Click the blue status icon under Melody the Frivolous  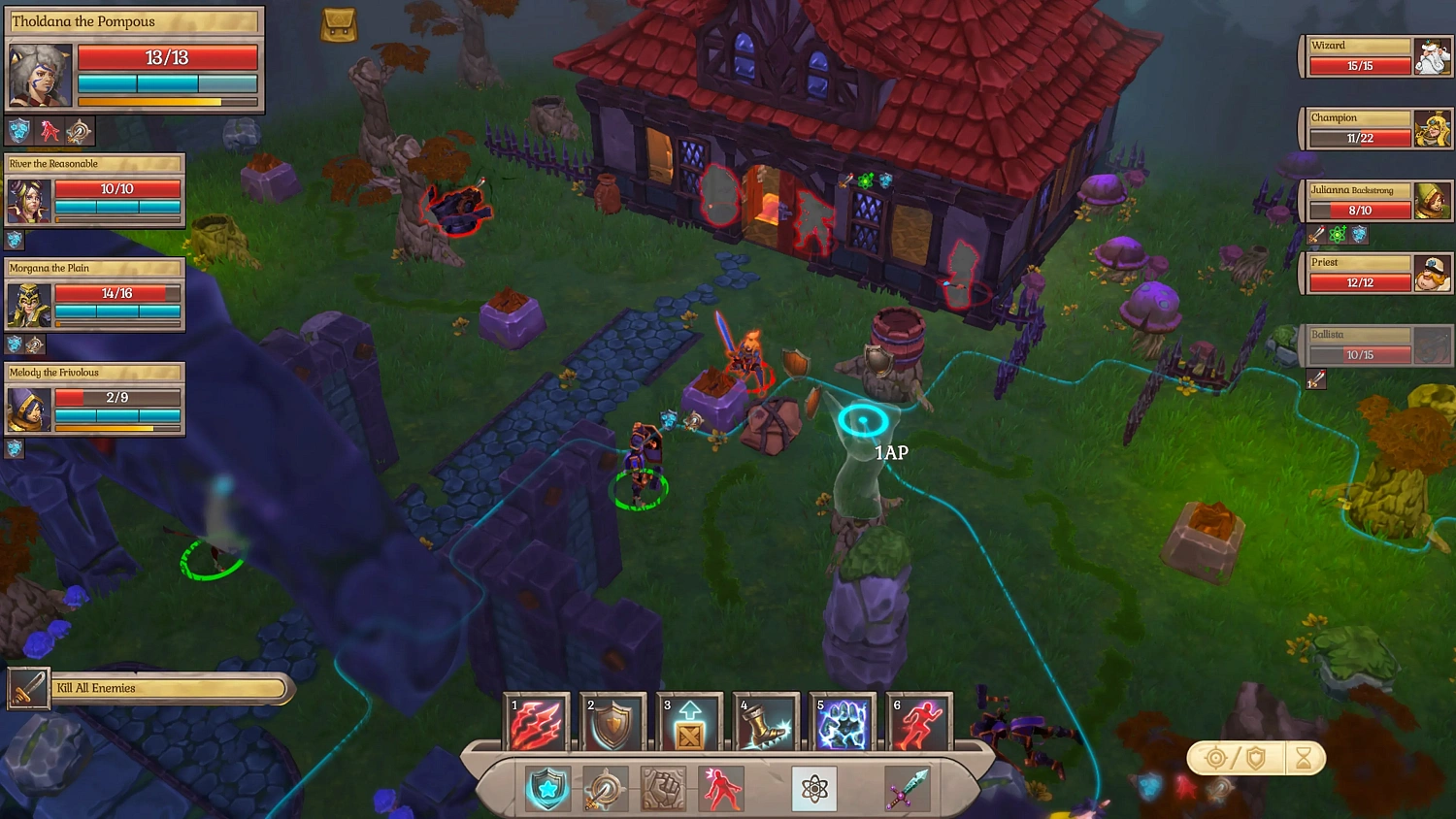coord(16,448)
